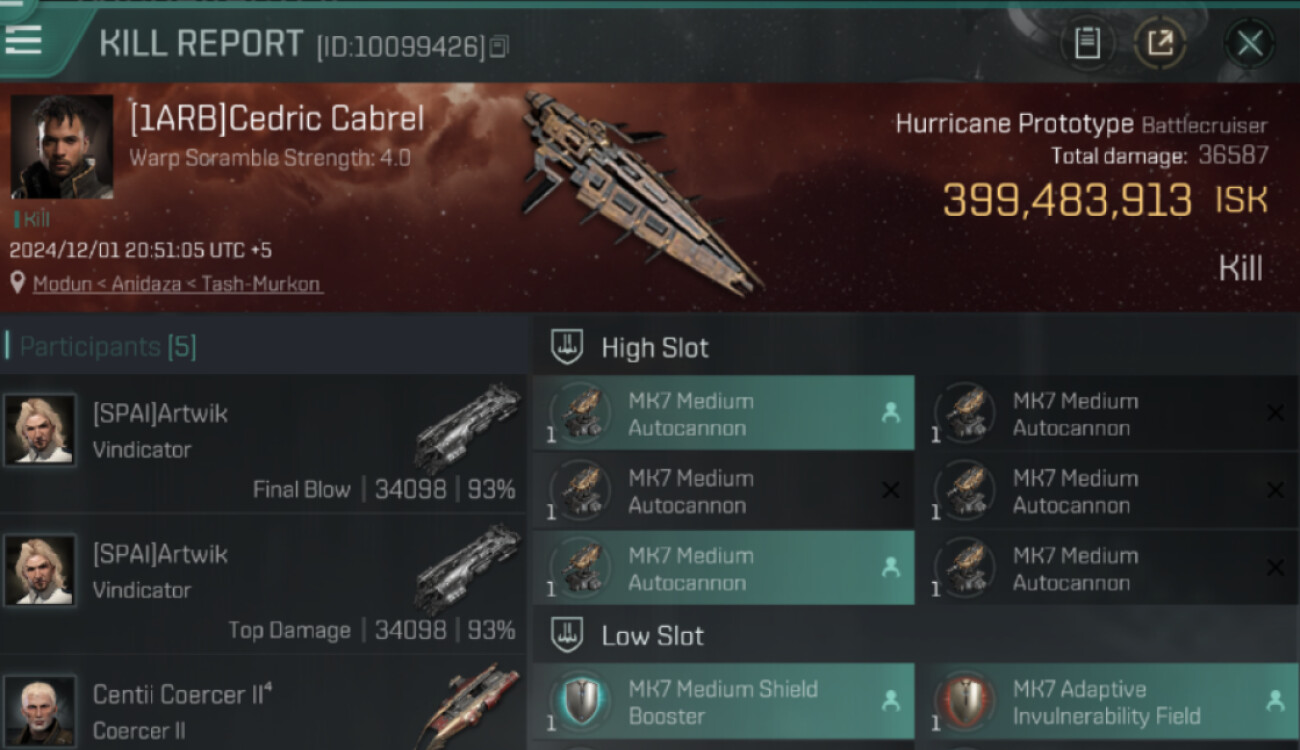Open the hamburger menu
Viewport: 1300px width, 750px height.
[x=23, y=39]
